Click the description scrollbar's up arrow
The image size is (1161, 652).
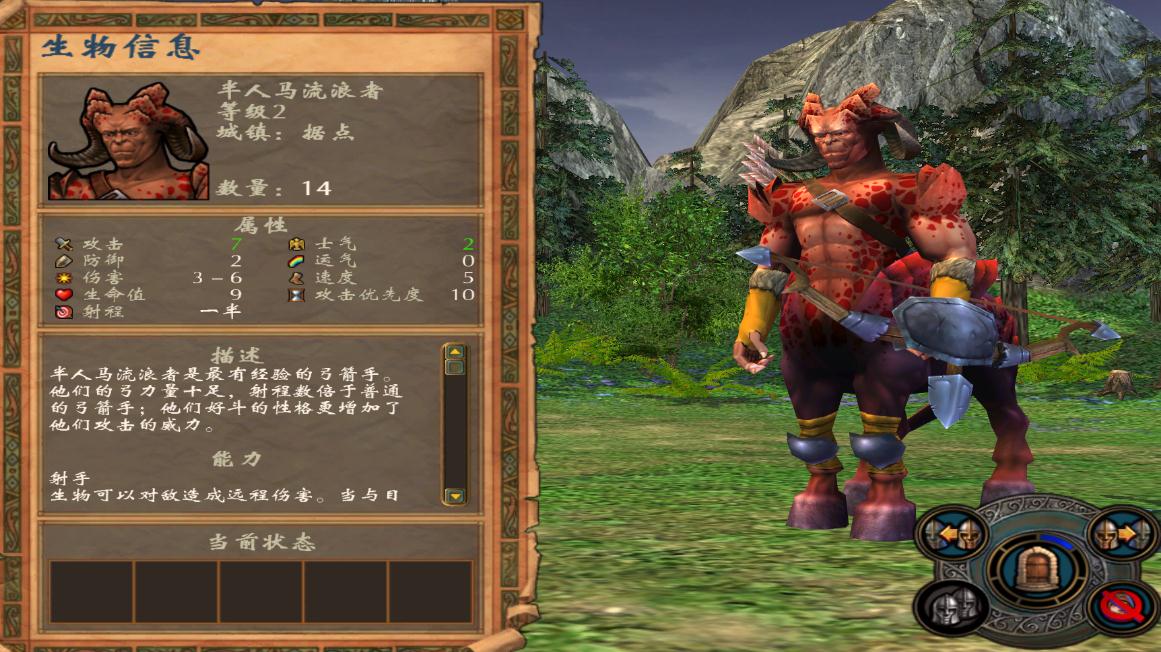pos(455,352)
